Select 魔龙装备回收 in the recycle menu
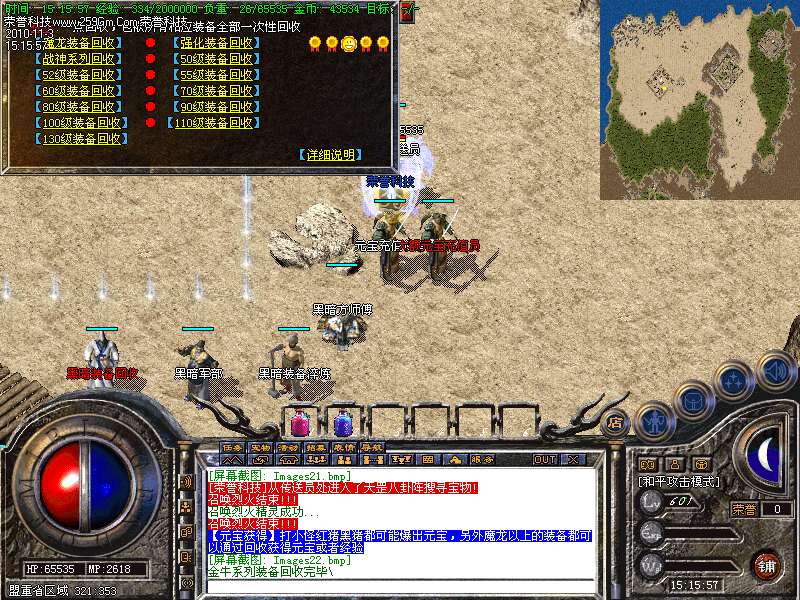The width and height of the screenshot is (800, 600). (x=80, y=43)
